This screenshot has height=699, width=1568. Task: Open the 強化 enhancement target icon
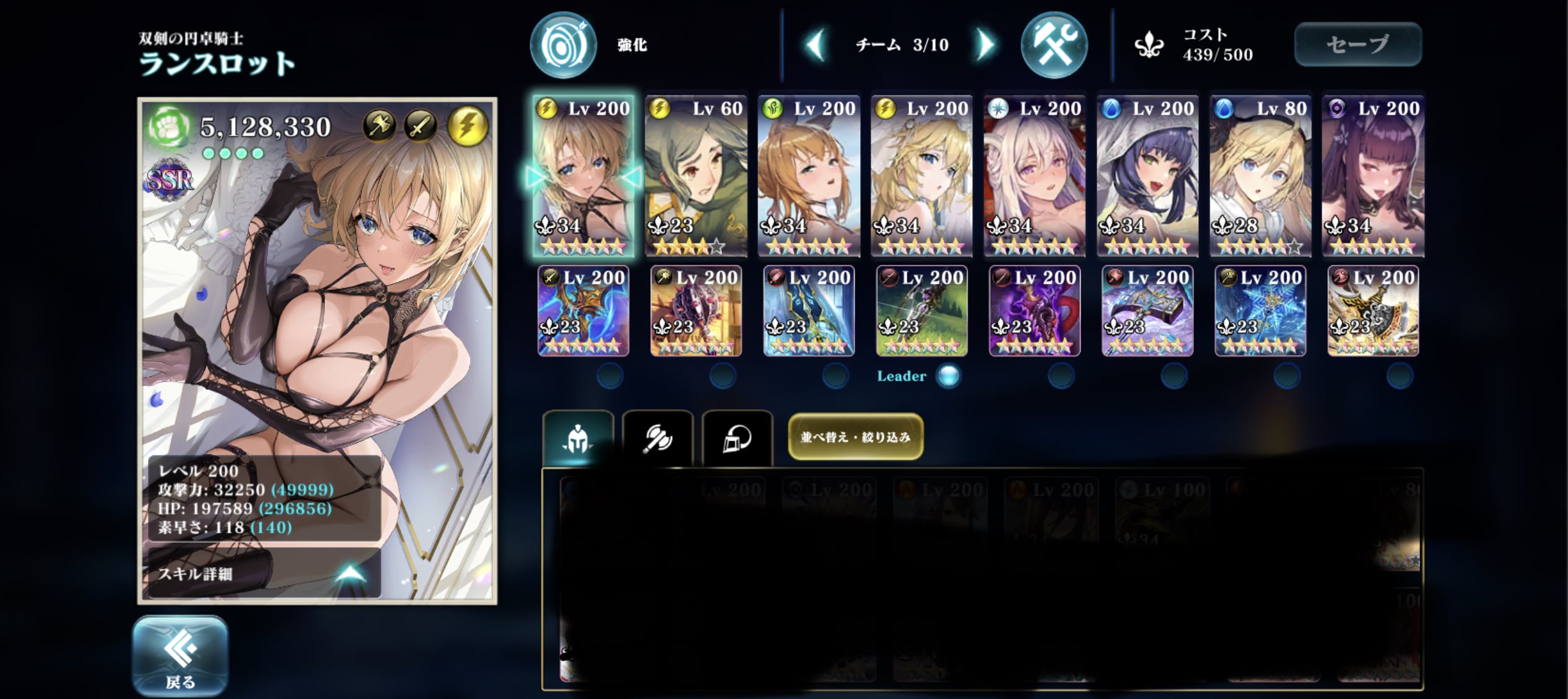[x=563, y=45]
